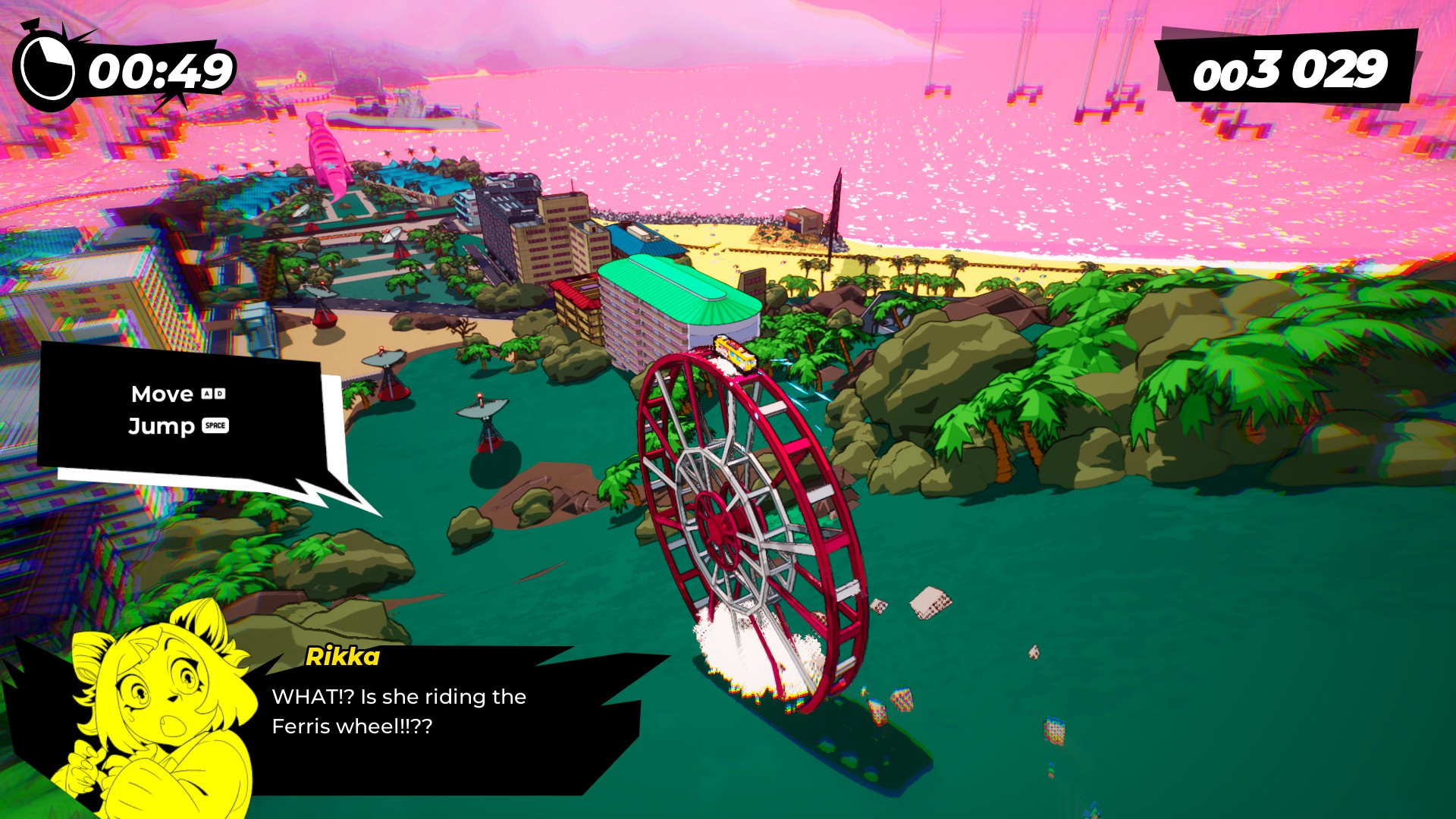Click the Ferris wheel text in dialogue
The width and height of the screenshot is (1456, 819).
pyautogui.click(x=334, y=726)
